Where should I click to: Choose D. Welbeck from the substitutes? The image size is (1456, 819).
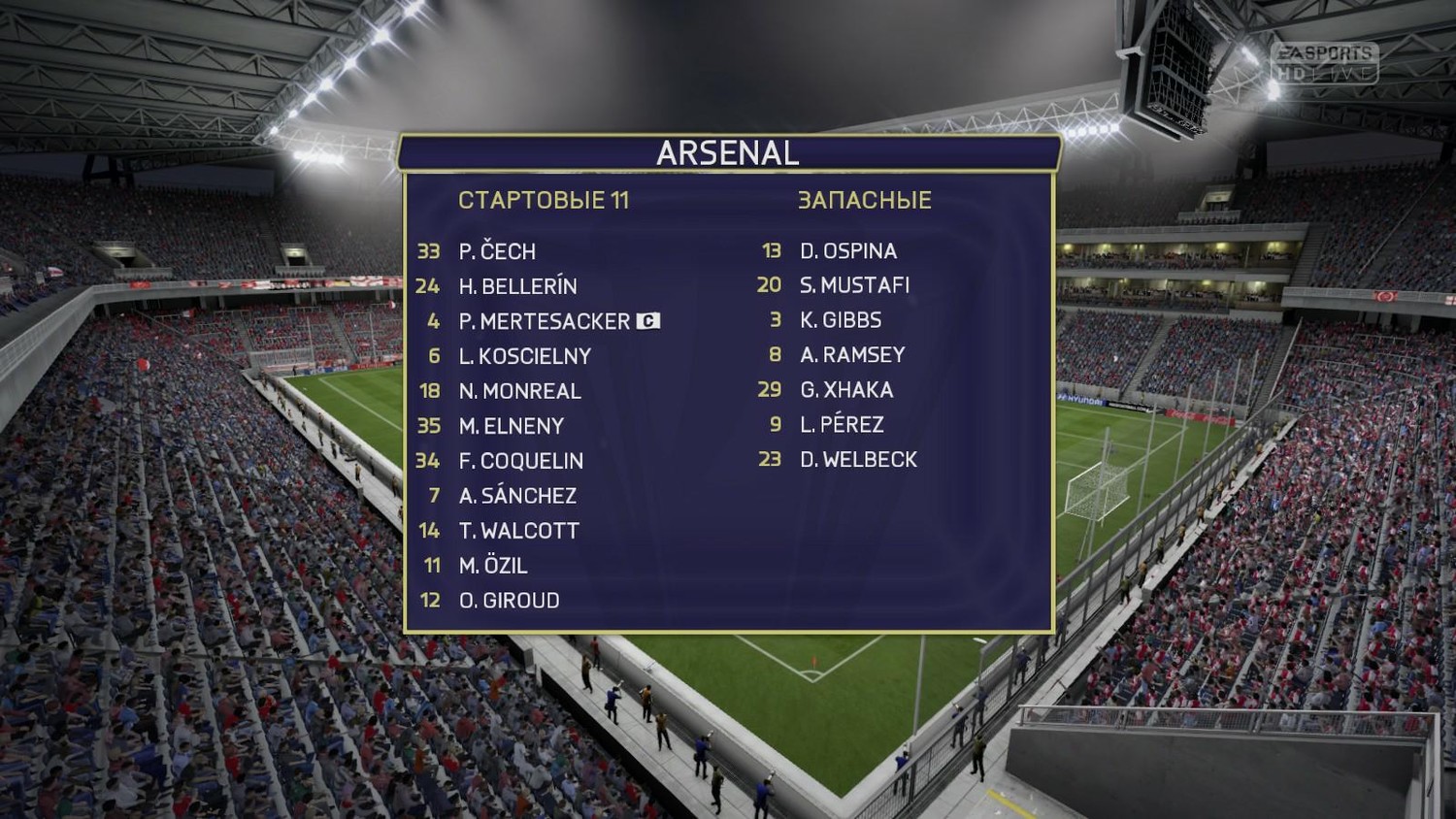coord(858,460)
